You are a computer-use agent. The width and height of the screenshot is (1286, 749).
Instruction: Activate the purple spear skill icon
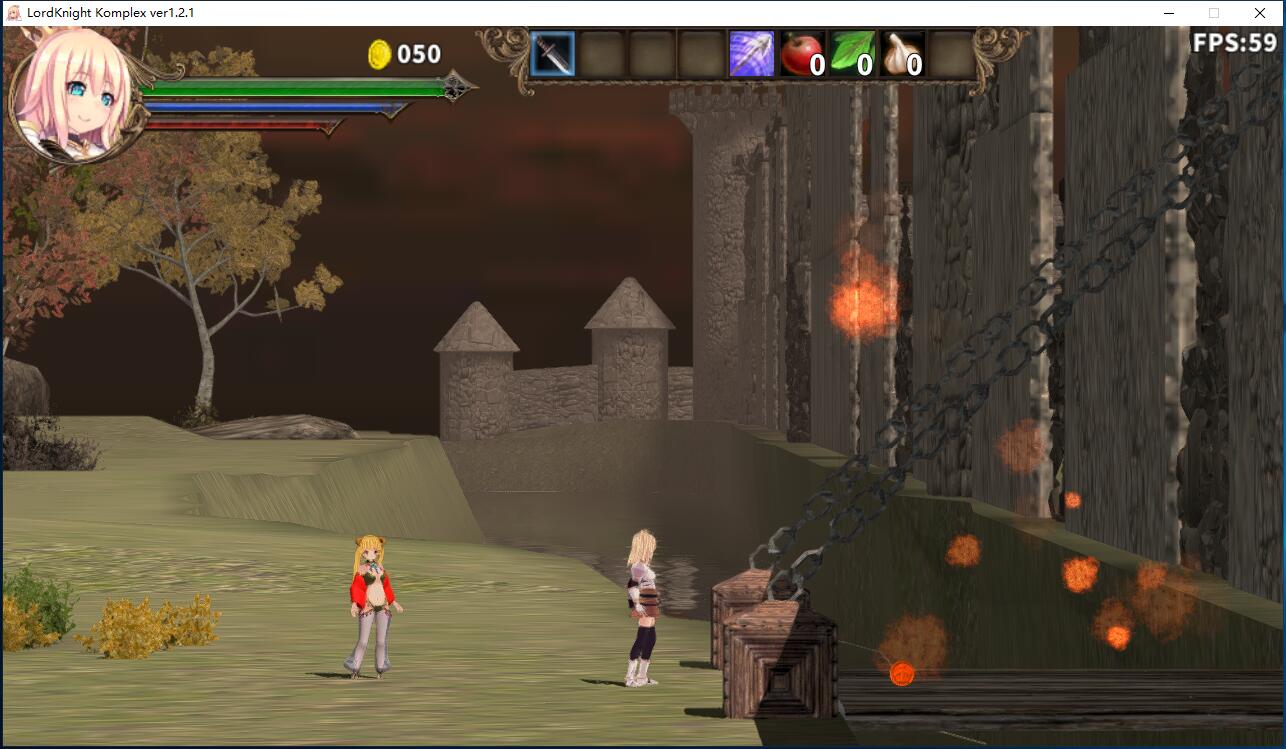(752, 54)
